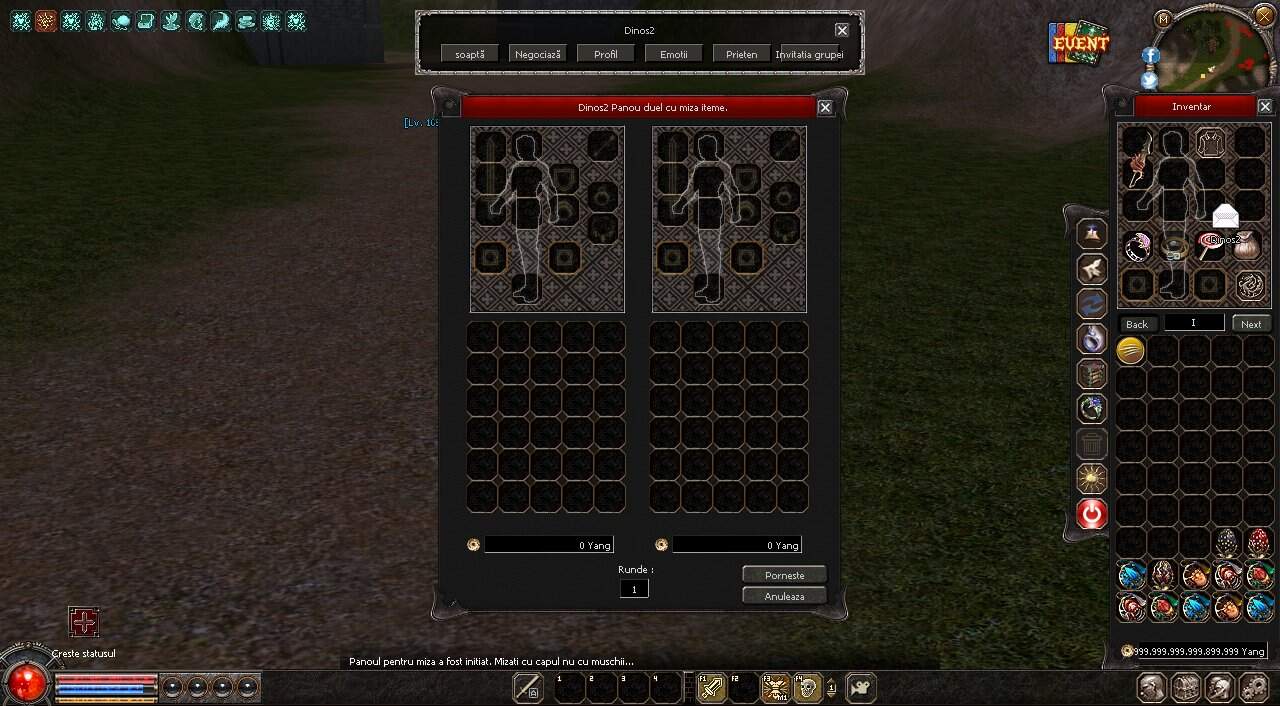Activate the F1 sword skill on hotbar

click(x=712, y=688)
